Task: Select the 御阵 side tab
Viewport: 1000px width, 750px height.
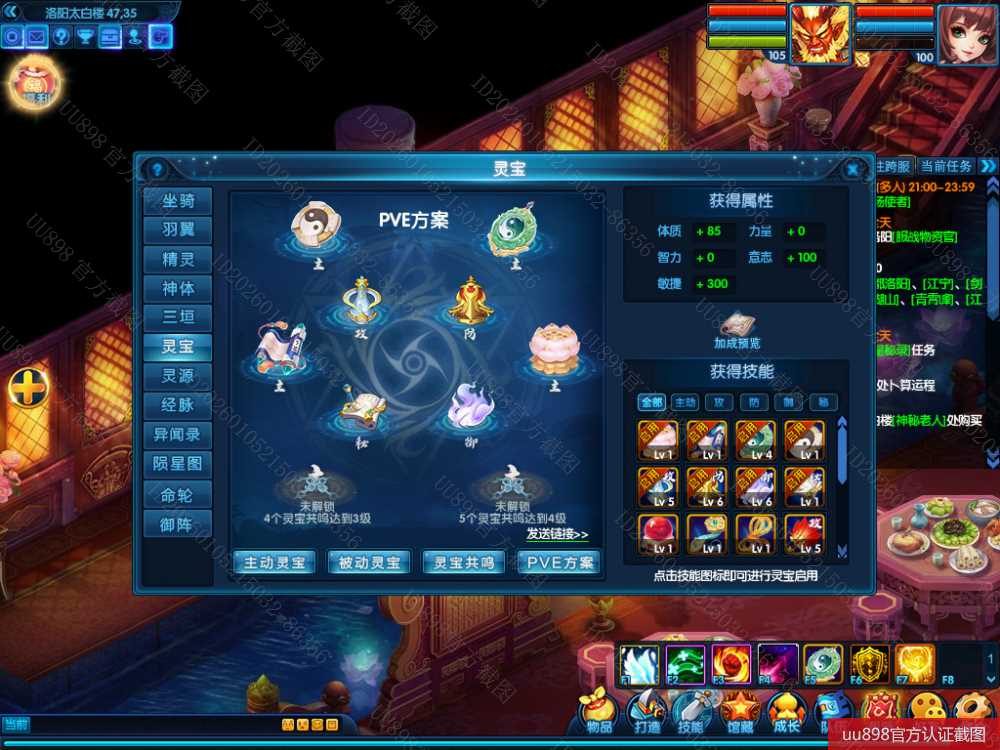Action: pos(178,523)
